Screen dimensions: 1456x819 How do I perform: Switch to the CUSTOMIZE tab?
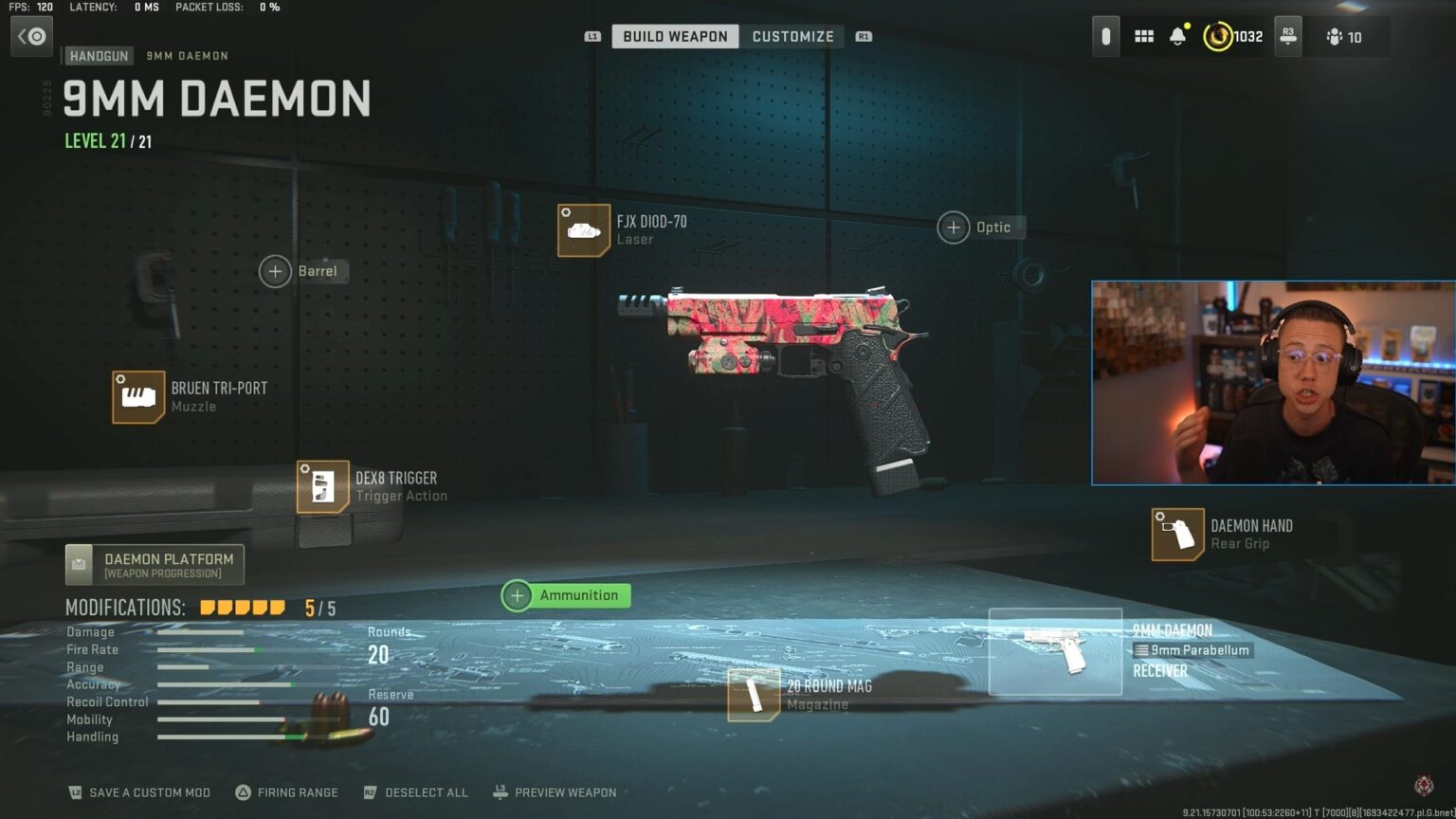[x=793, y=36]
